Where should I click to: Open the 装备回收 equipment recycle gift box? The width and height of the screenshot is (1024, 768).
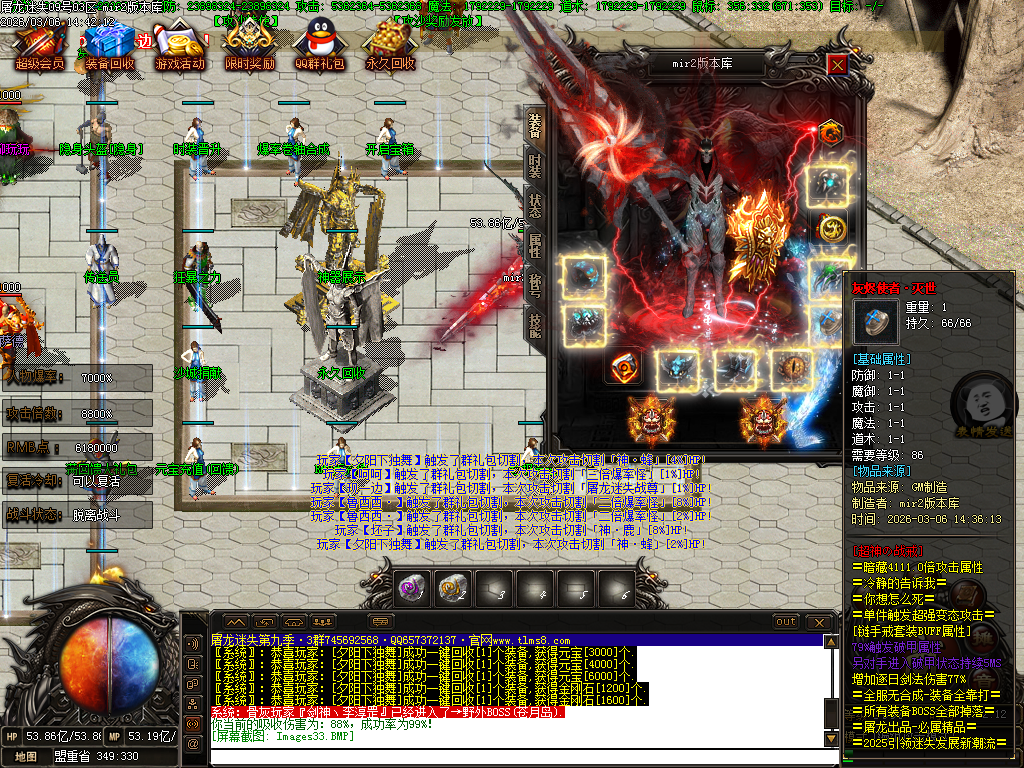click(x=108, y=45)
